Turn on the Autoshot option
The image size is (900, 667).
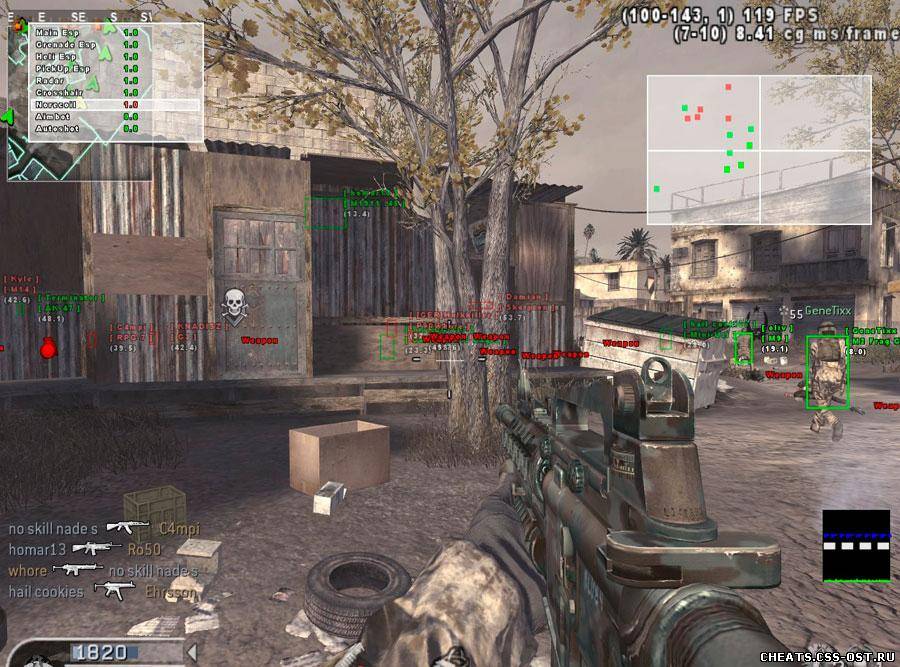click(x=56, y=128)
